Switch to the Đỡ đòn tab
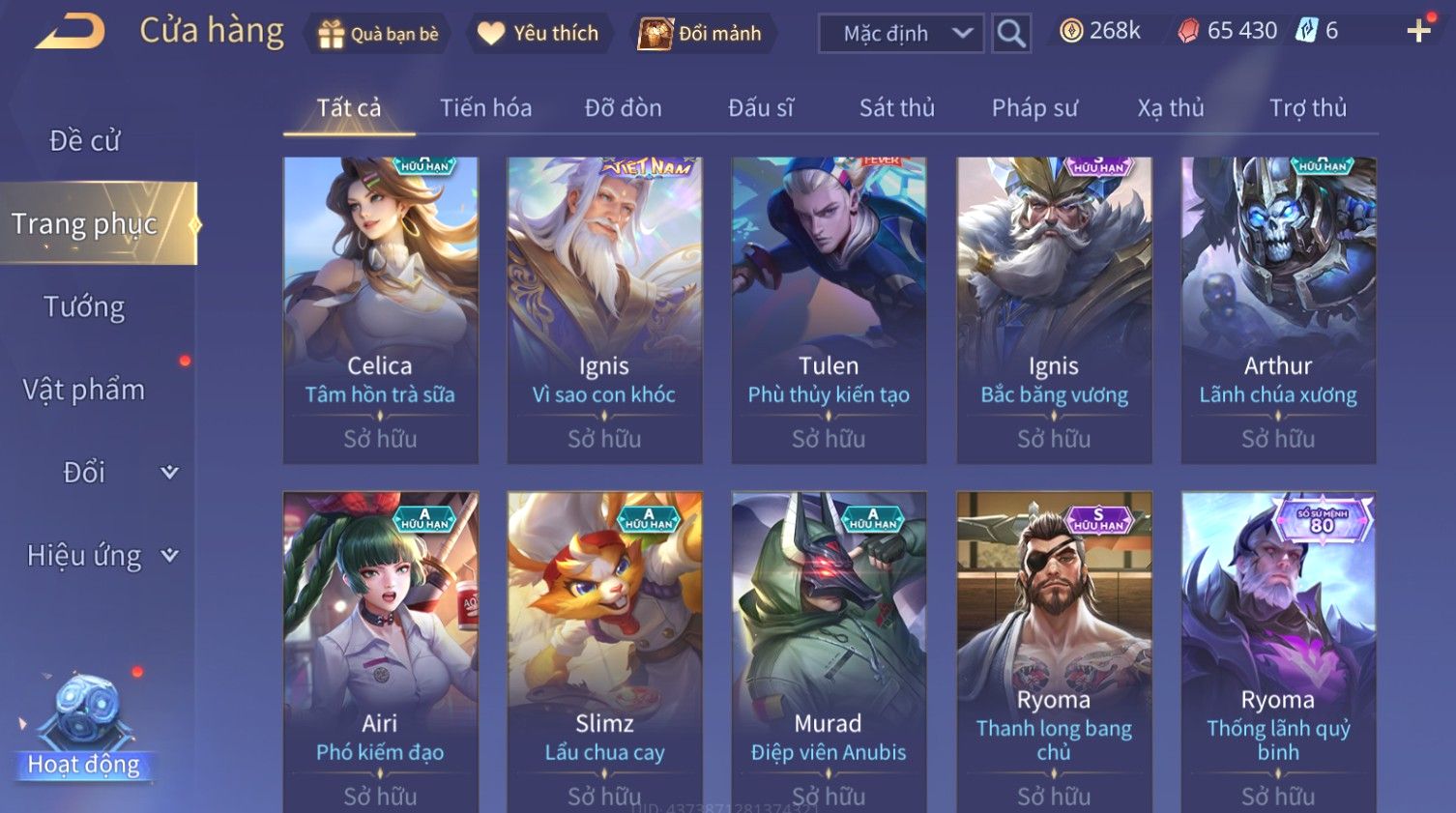 click(623, 108)
